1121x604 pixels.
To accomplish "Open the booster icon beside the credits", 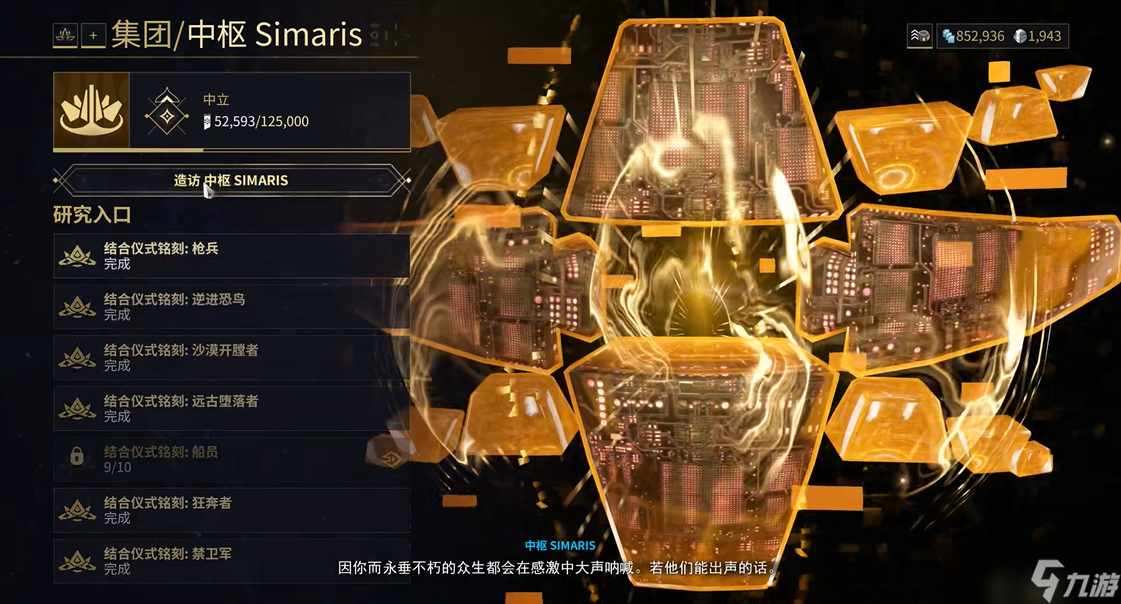I will point(921,36).
